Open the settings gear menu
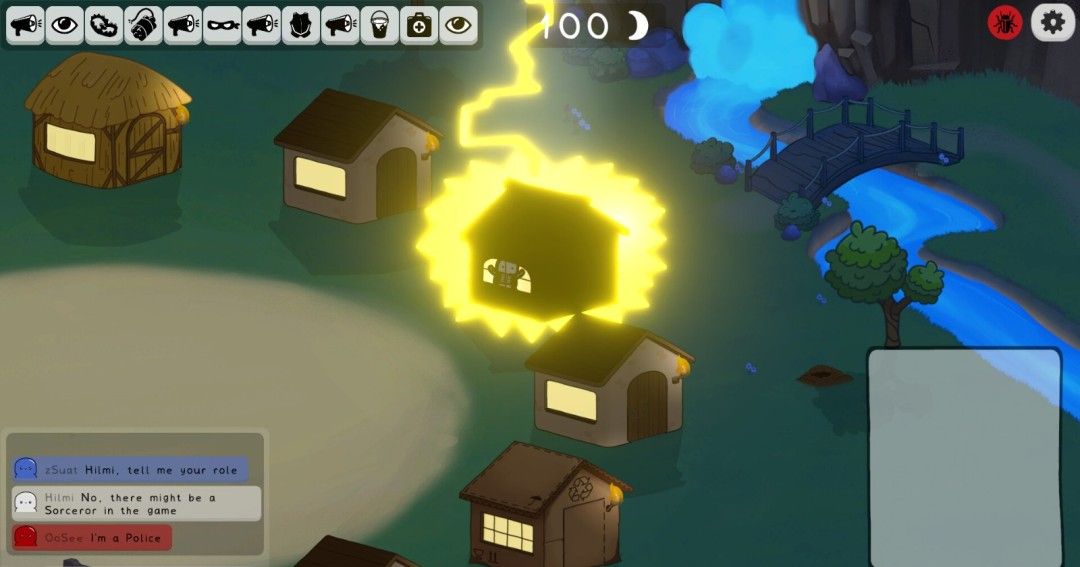This screenshot has width=1080, height=567. tap(1052, 22)
